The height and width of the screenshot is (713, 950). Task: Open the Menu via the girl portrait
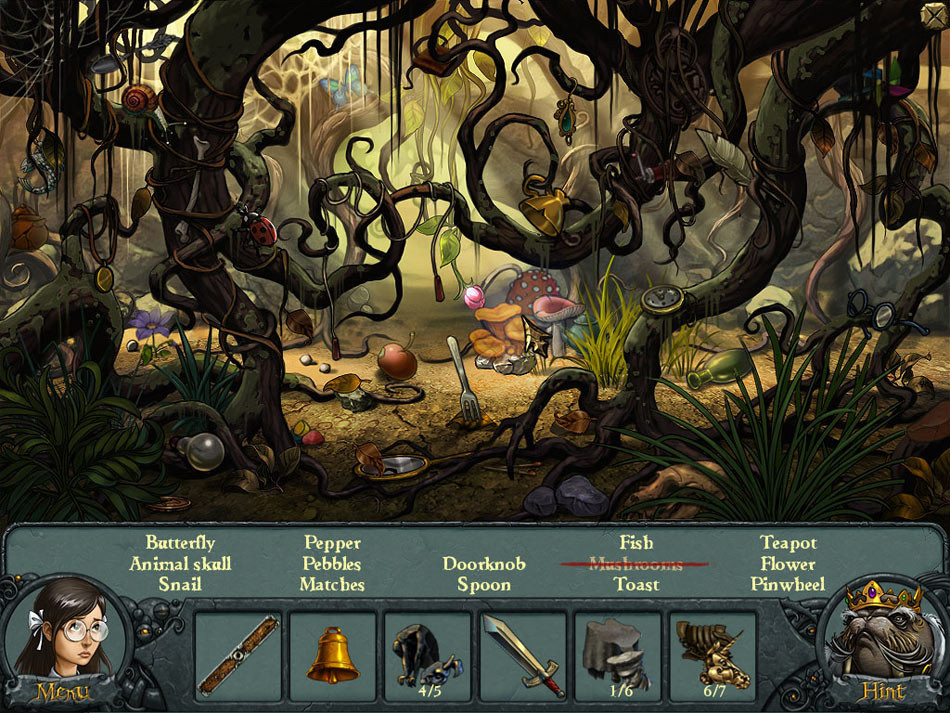point(62,648)
